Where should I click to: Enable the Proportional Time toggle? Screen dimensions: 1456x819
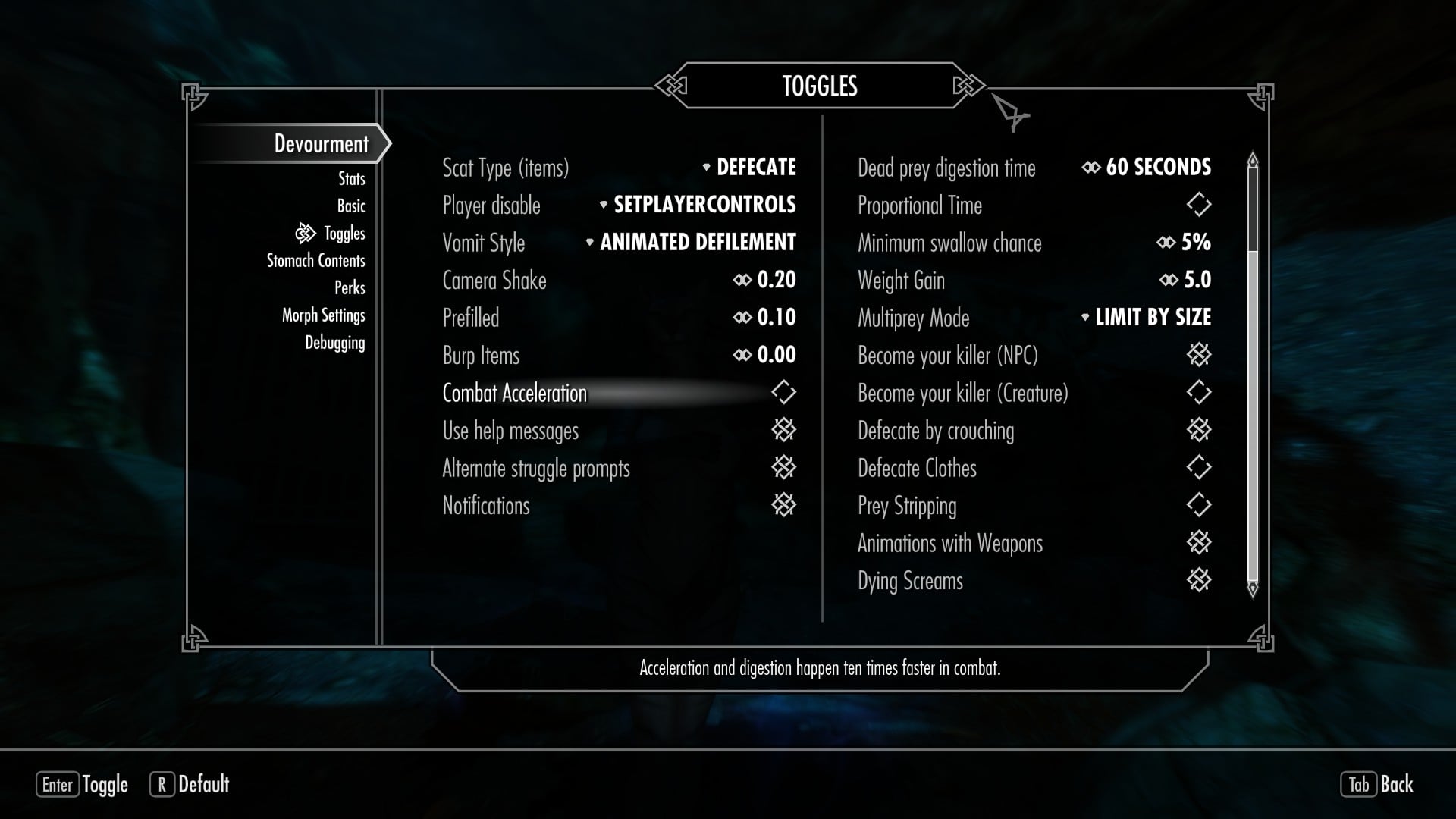click(1198, 205)
